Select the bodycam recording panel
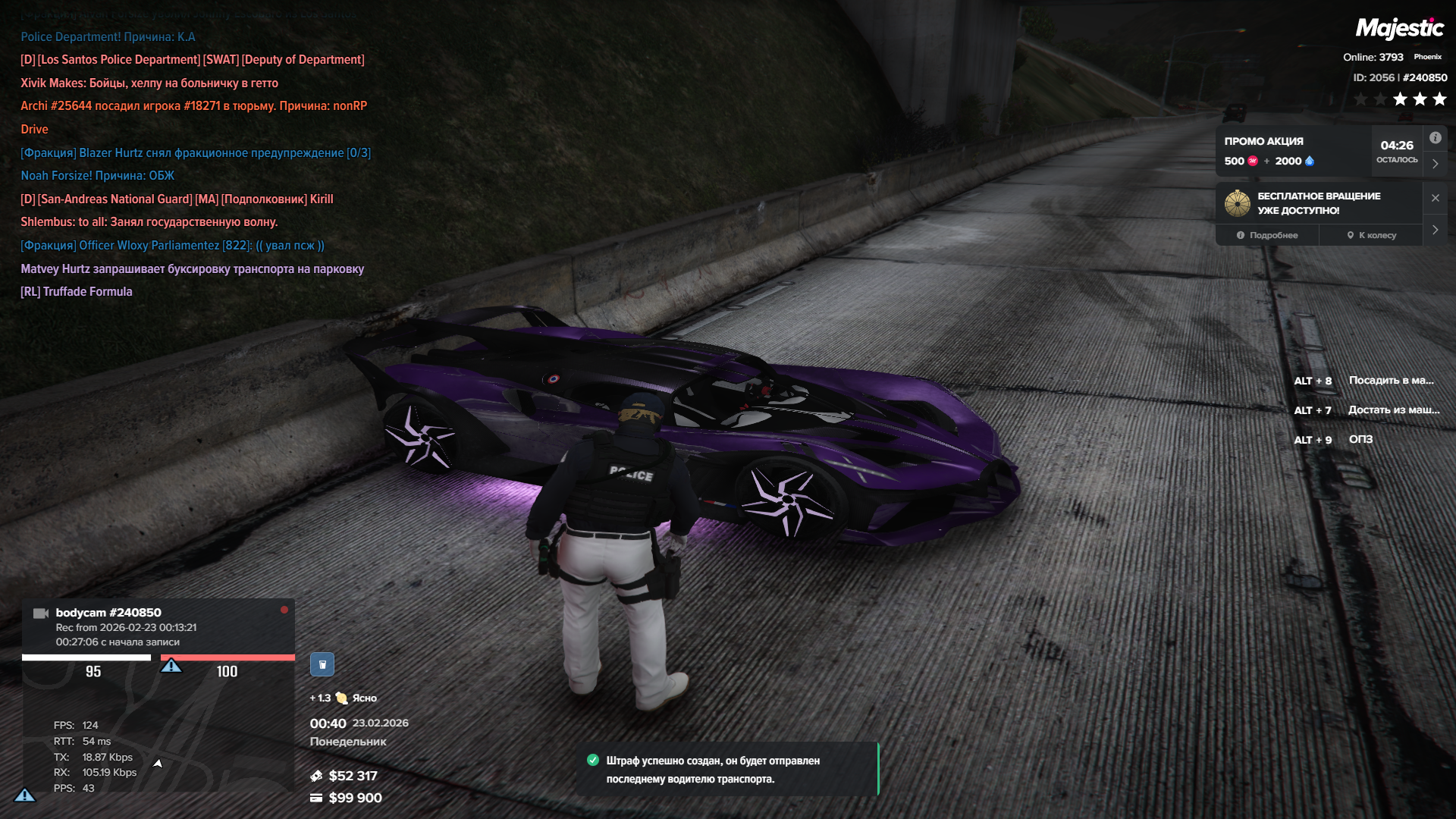1456x819 pixels. click(158, 626)
